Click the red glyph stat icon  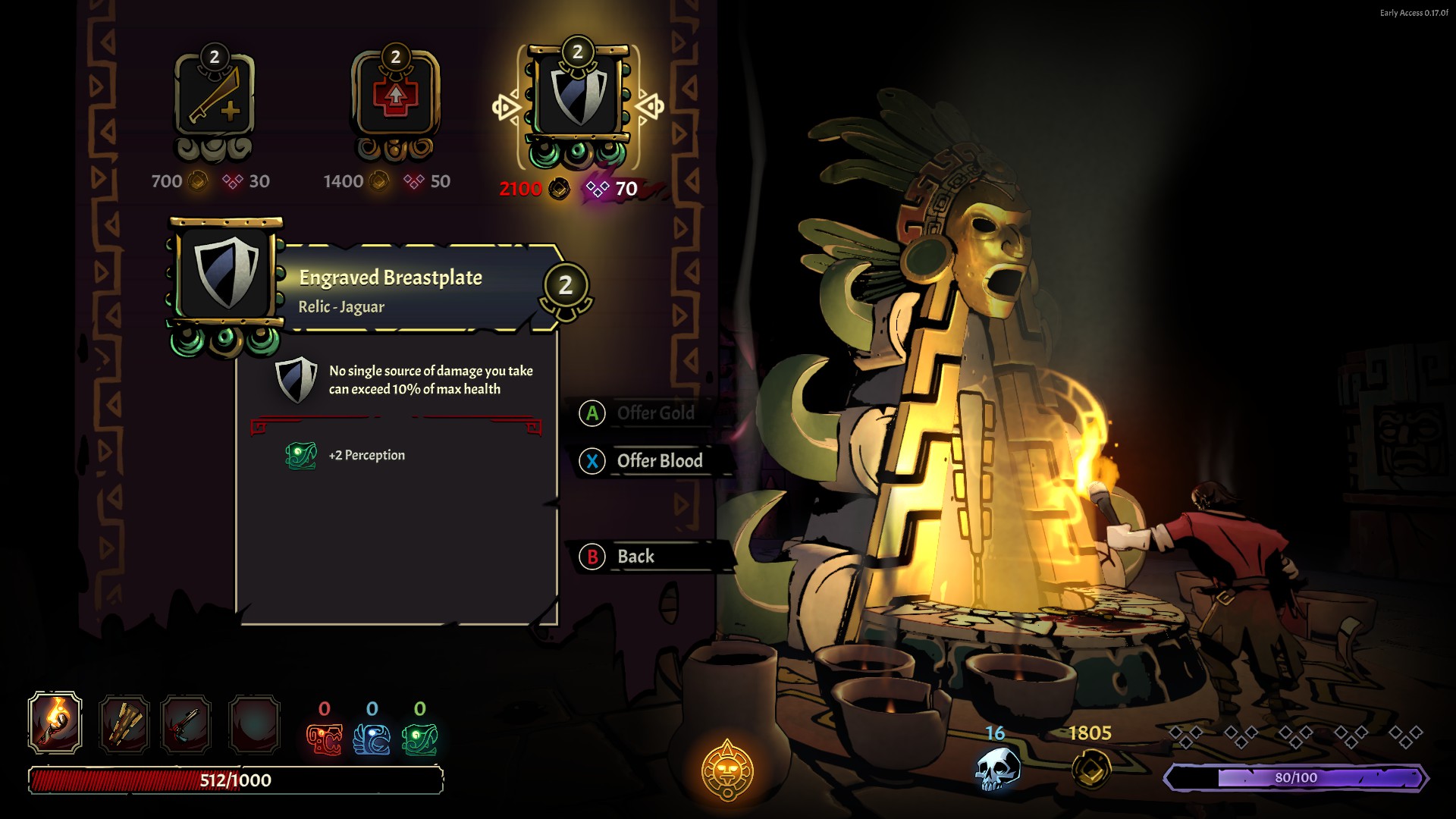pyautogui.click(x=324, y=739)
